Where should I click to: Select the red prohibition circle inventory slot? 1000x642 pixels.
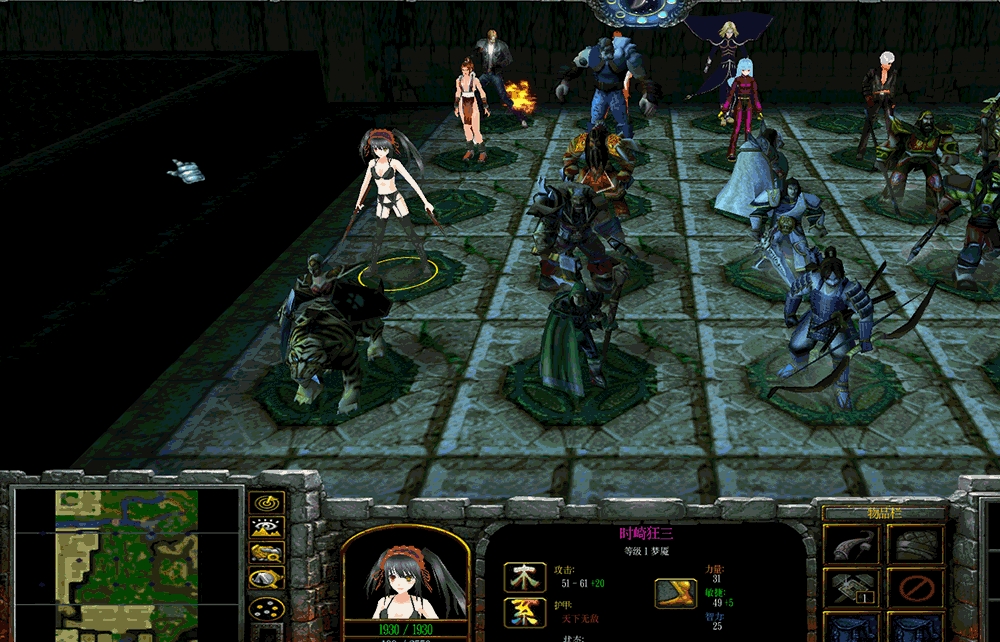[x=916, y=588]
